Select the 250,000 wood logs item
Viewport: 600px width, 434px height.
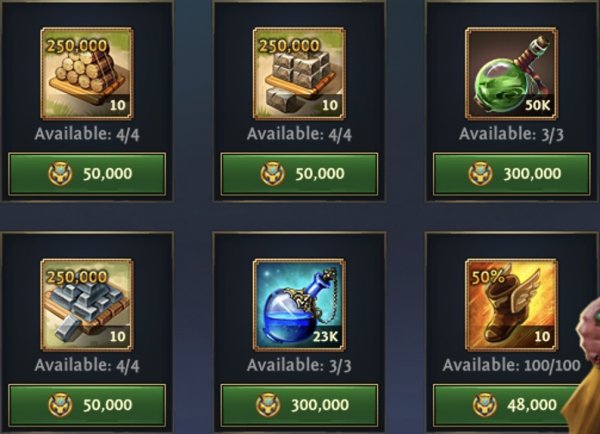87,74
